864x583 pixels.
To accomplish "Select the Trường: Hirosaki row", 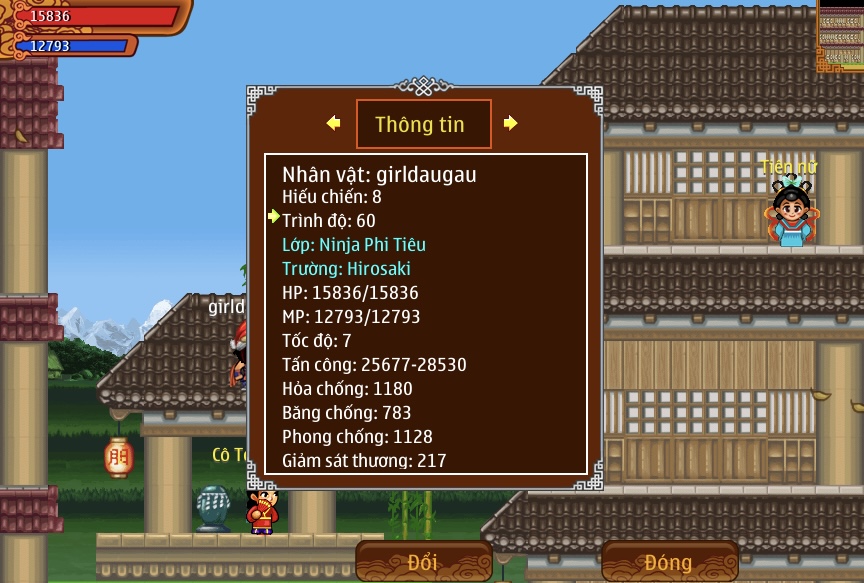I will point(346,269).
